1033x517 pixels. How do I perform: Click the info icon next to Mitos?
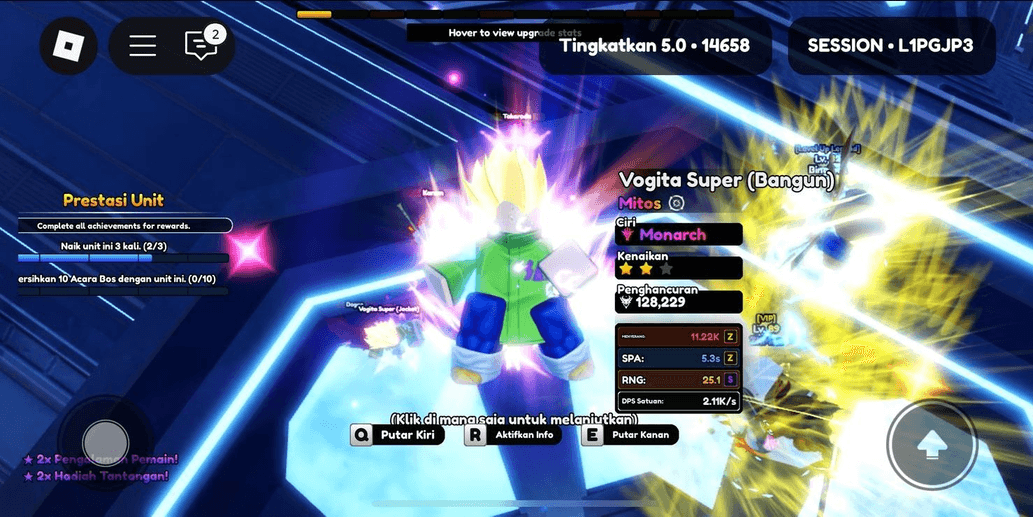(676, 203)
